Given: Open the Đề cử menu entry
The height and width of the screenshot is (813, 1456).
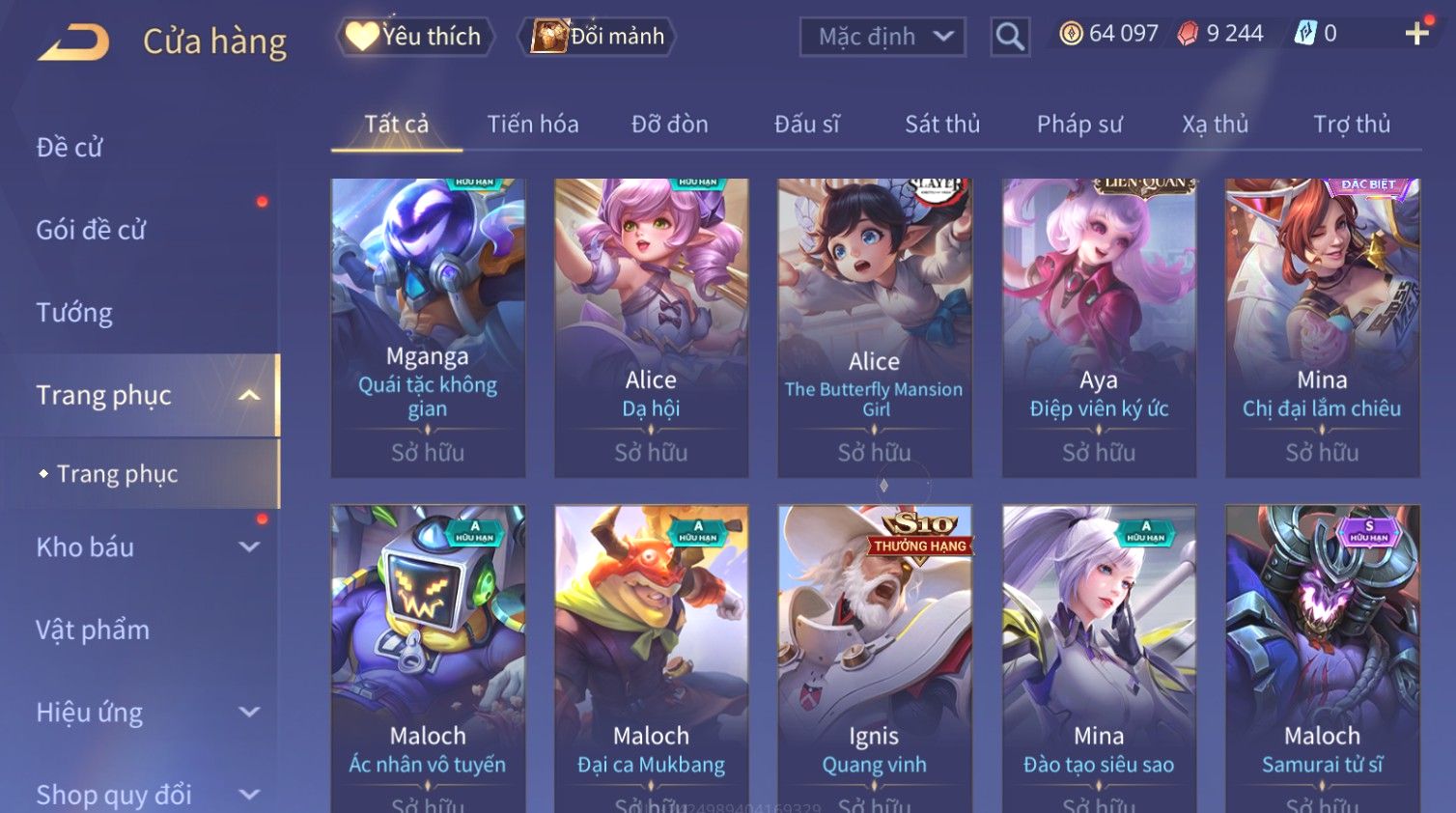Looking at the screenshot, I should (x=70, y=148).
